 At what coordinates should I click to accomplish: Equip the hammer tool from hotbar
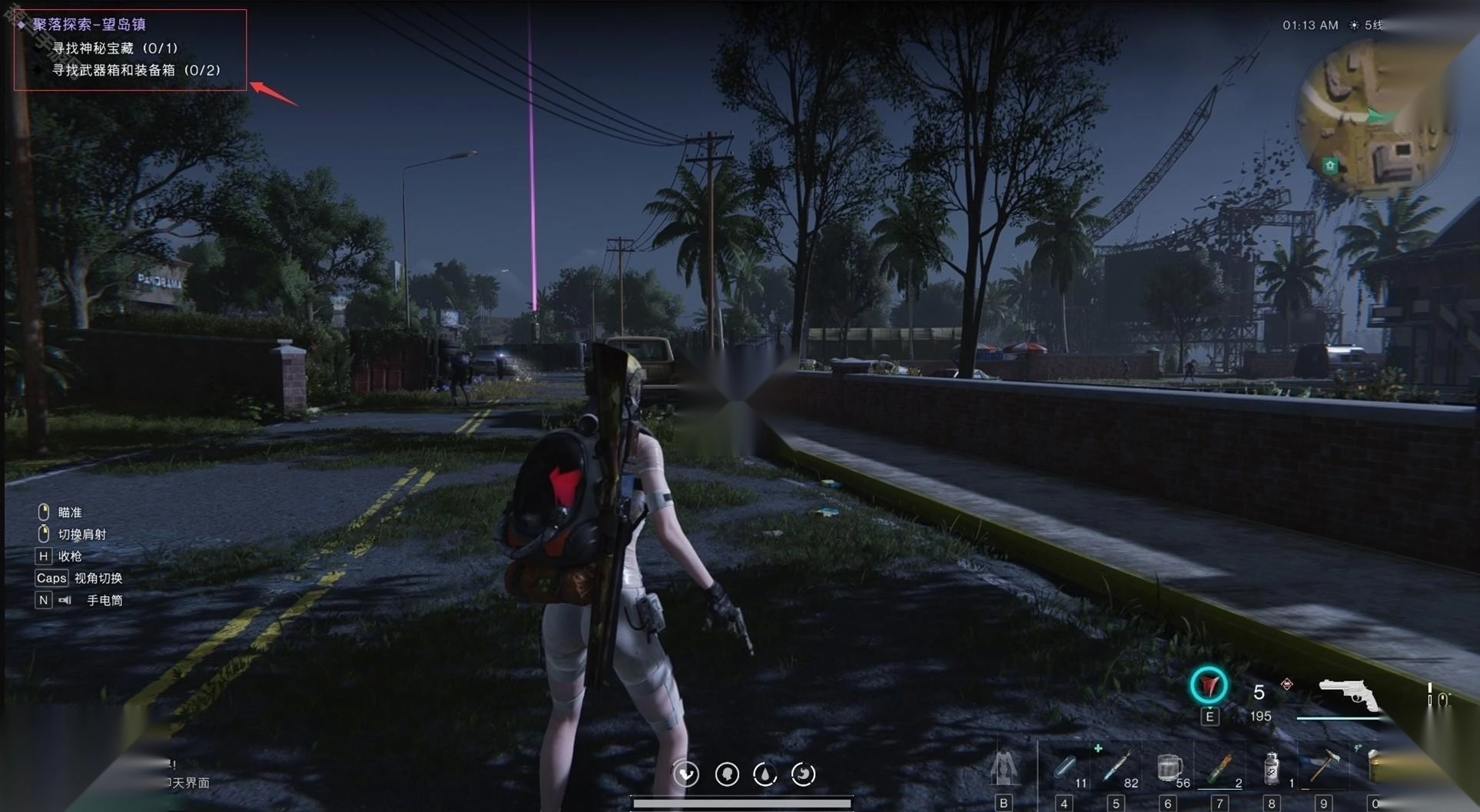tap(1323, 766)
